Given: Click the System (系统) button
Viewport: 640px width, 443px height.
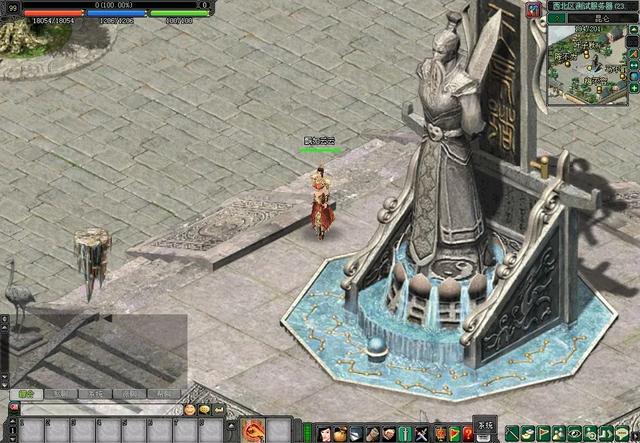Looking at the screenshot, I should (x=484, y=424).
